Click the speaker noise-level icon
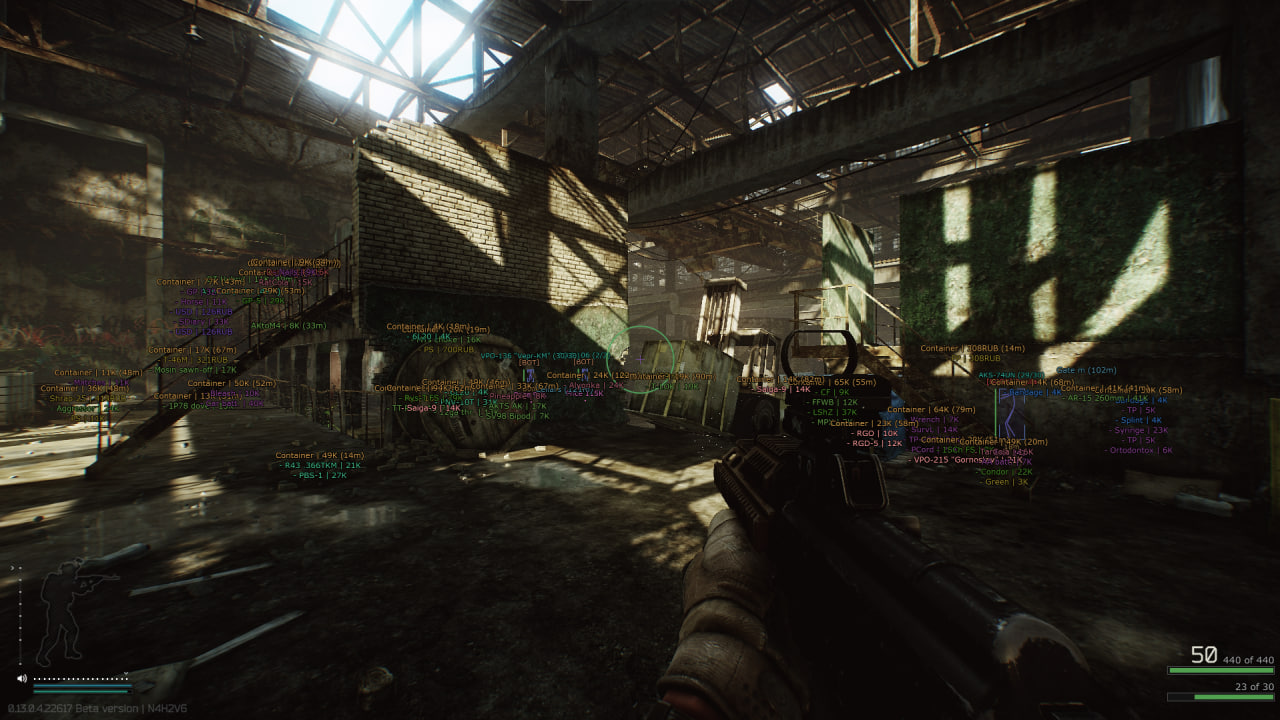Screen dimensions: 1280x720 click(x=21, y=678)
